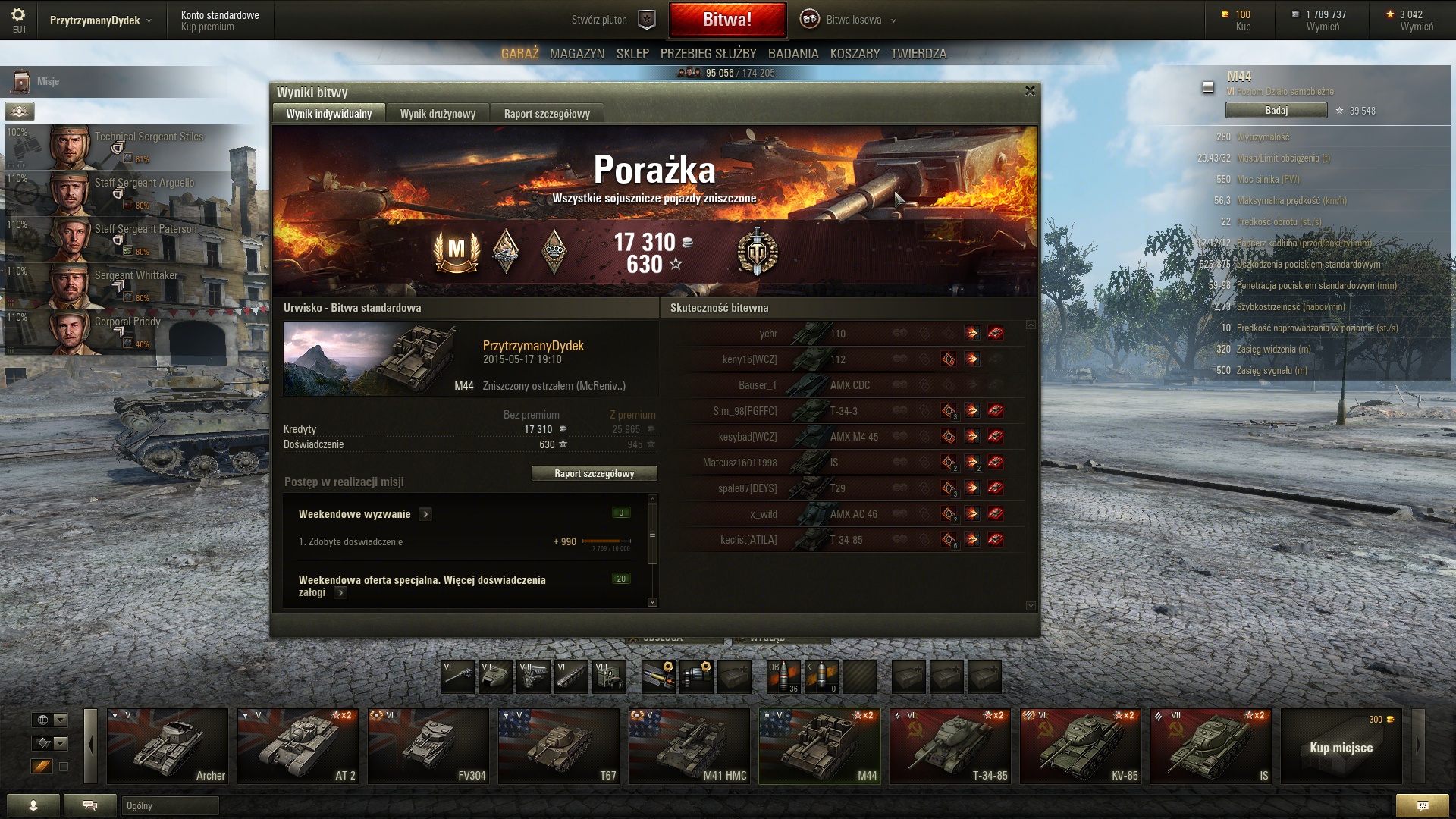Open the KOSZARY barracks
Viewport: 1456px width, 819px height.
click(x=855, y=54)
